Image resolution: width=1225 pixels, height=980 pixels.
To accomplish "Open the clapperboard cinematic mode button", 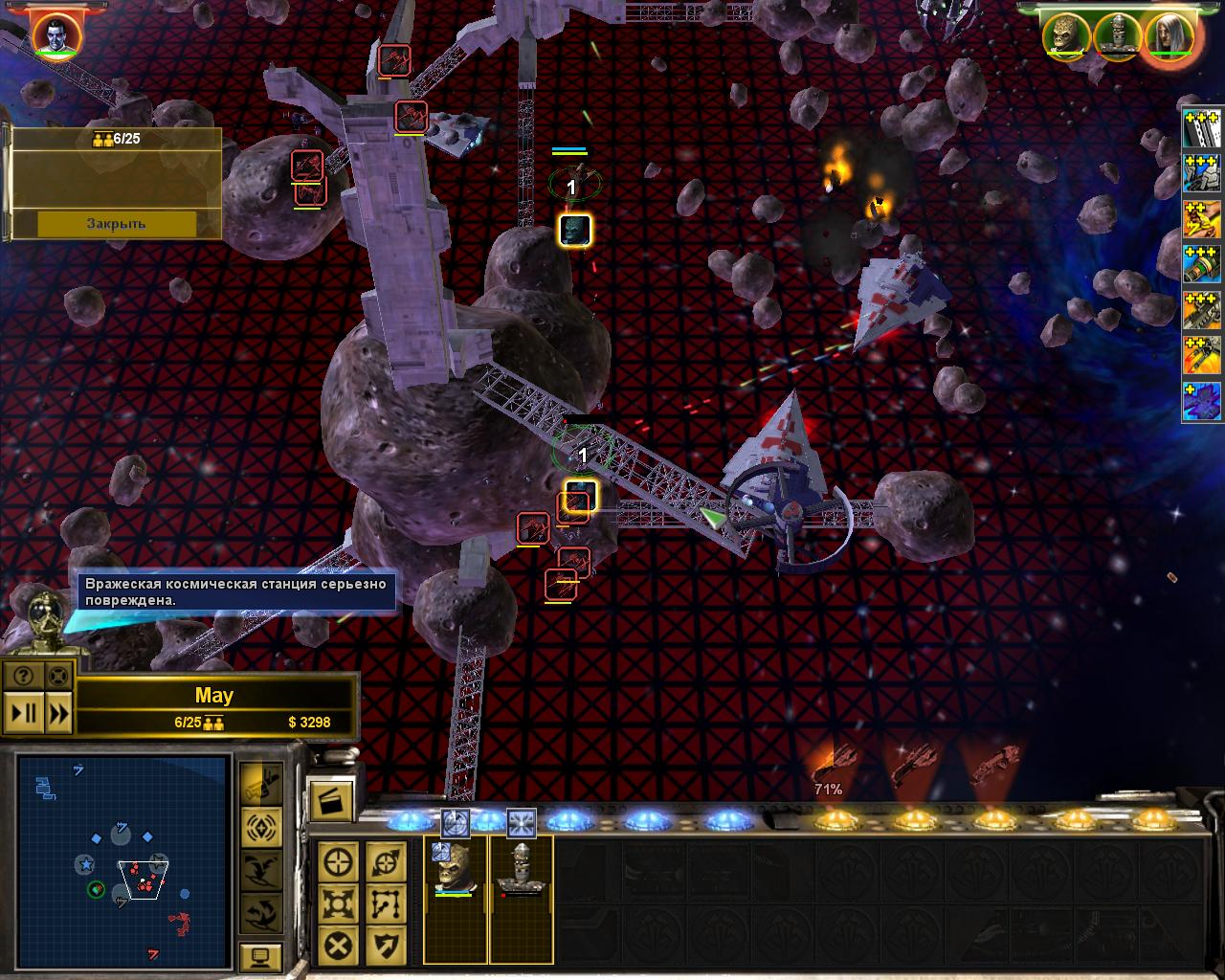I will coord(331,799).
